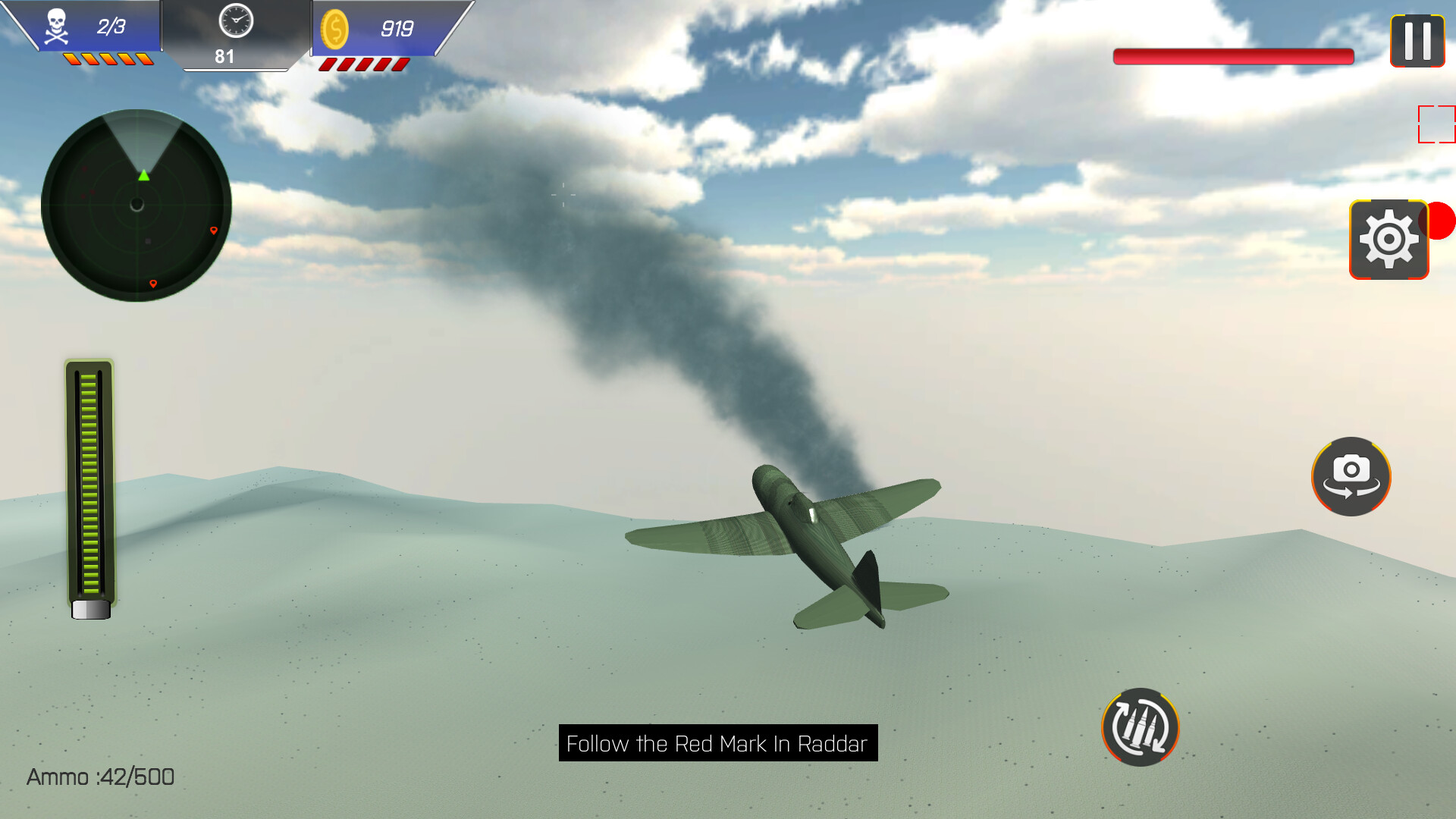Tap the gold coin currency icon
Viewport: 1456px width, 819px height.
pos(336,29)
